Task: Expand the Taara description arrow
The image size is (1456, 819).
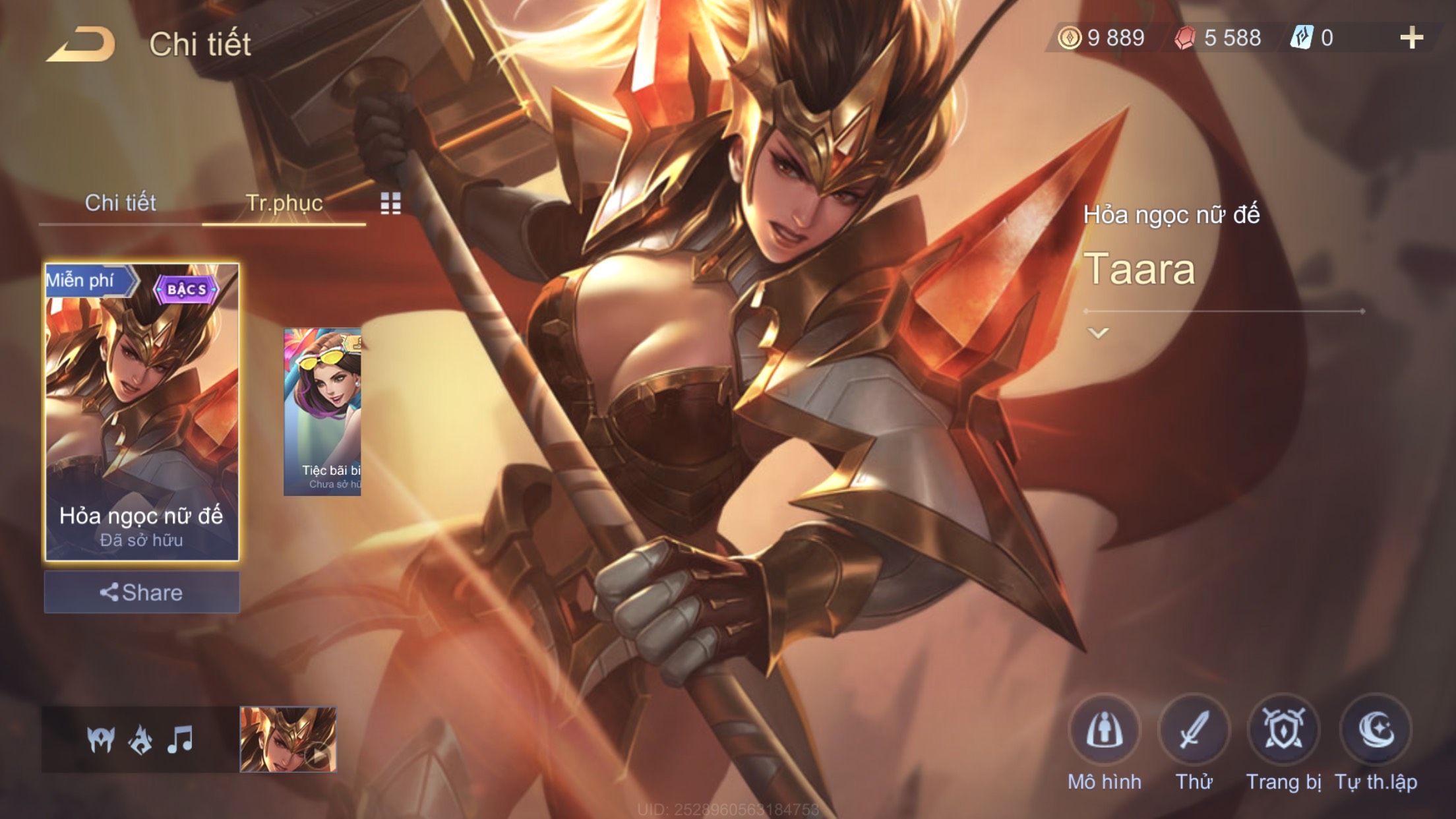Action: (1098, 333)
